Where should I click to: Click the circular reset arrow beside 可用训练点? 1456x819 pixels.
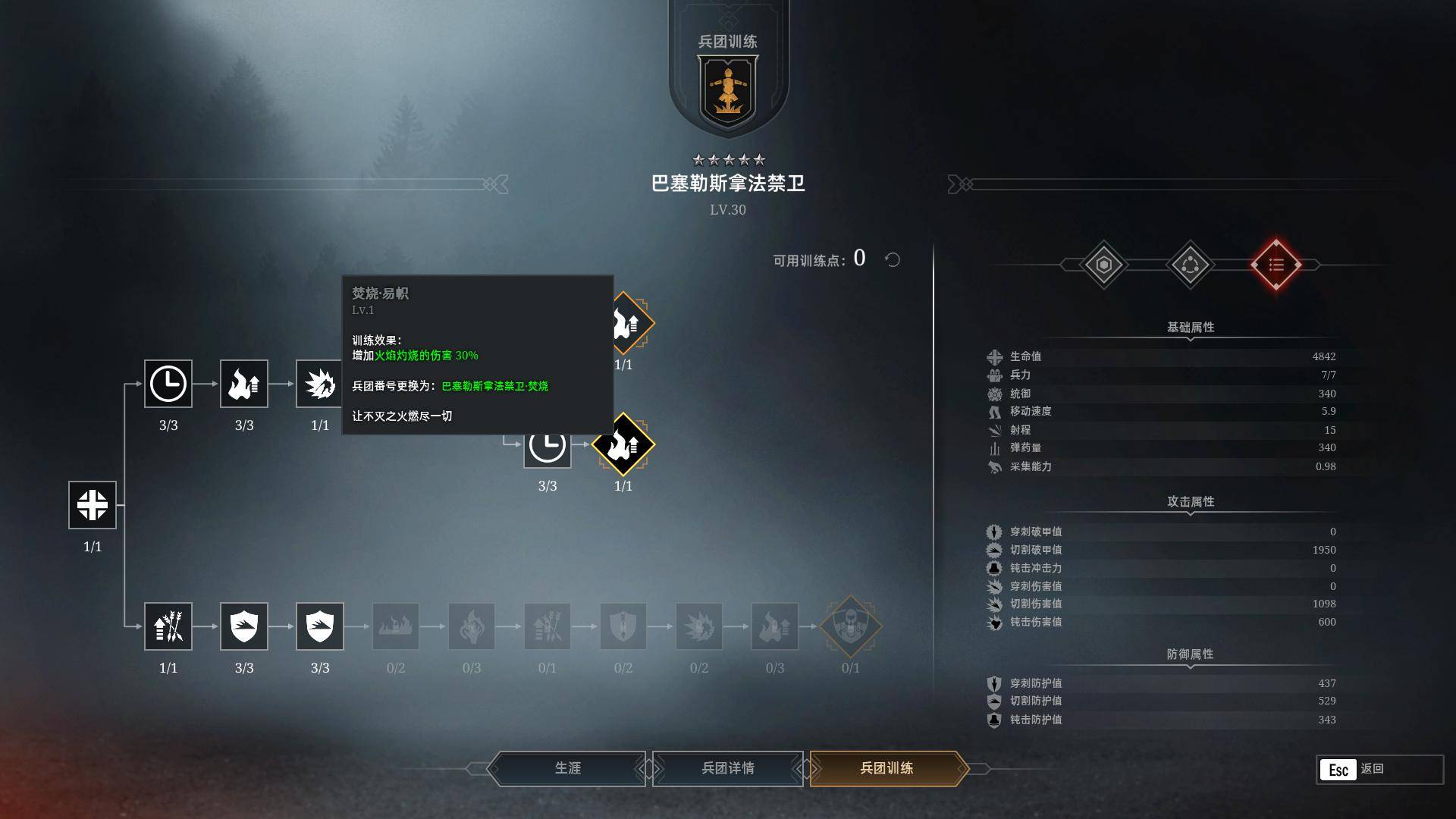[x=893, y=260]
